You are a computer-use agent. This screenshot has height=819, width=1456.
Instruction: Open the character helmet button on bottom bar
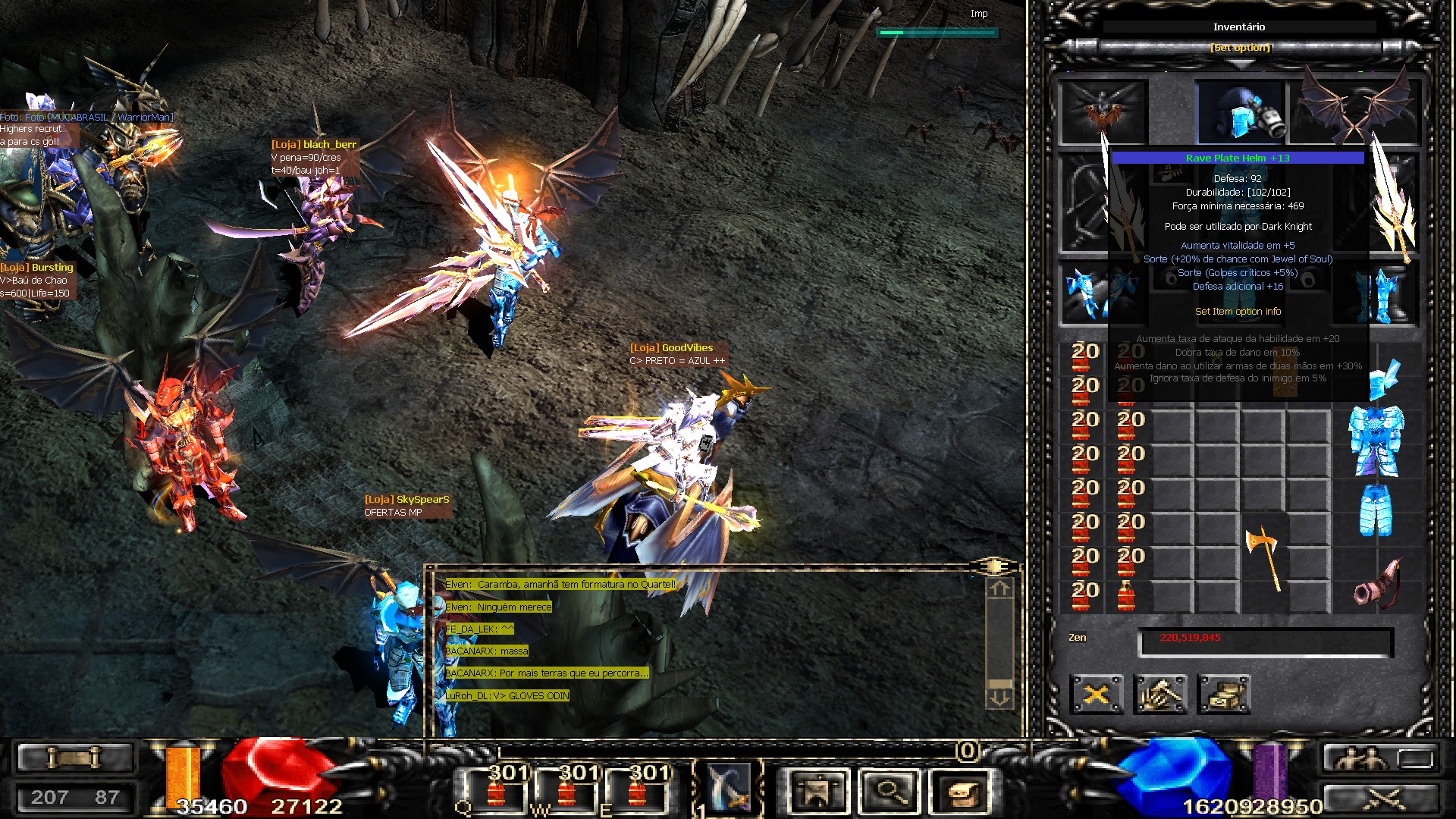coord(817,792)
